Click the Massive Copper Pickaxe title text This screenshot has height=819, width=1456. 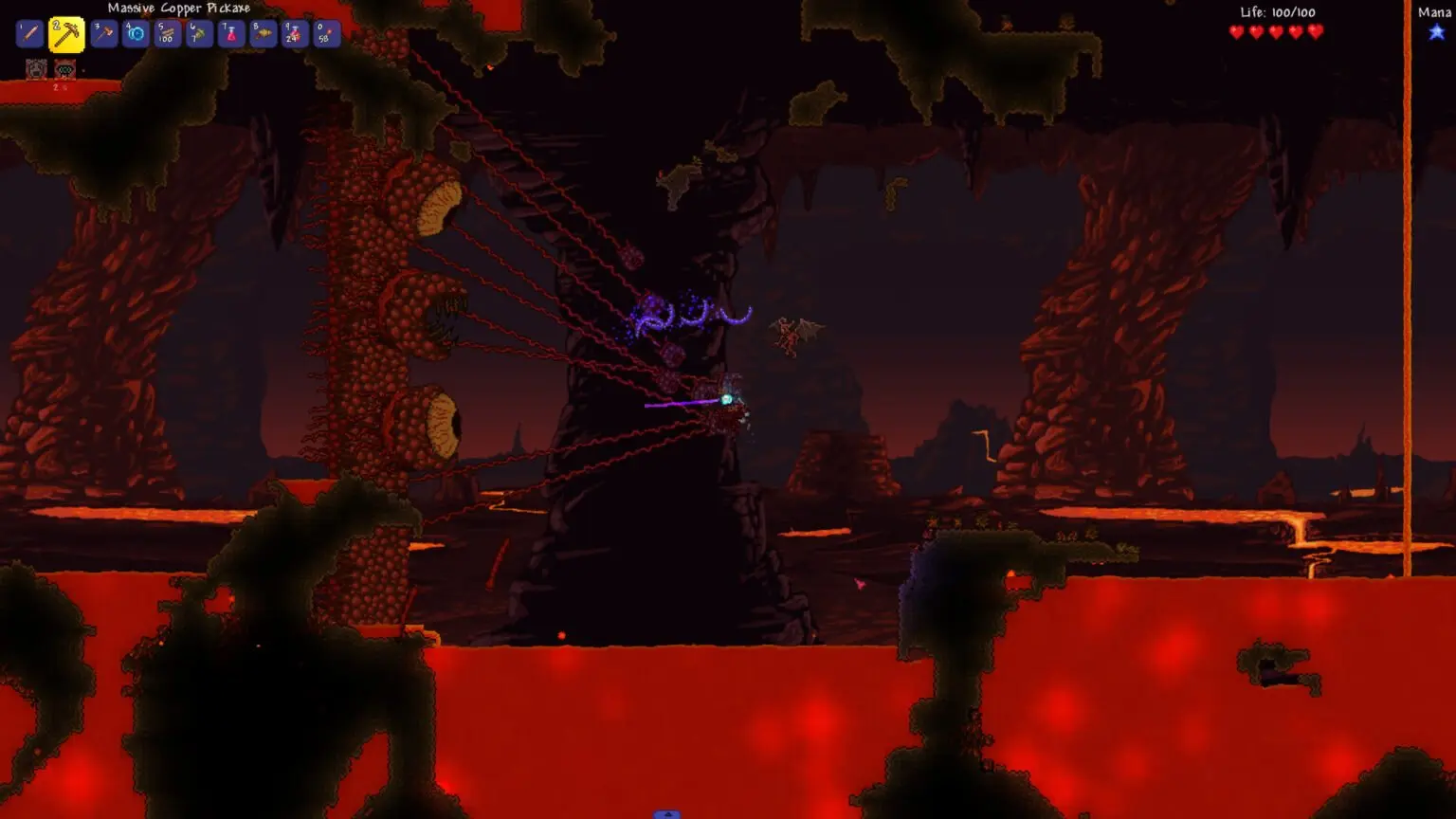(177, 8)
